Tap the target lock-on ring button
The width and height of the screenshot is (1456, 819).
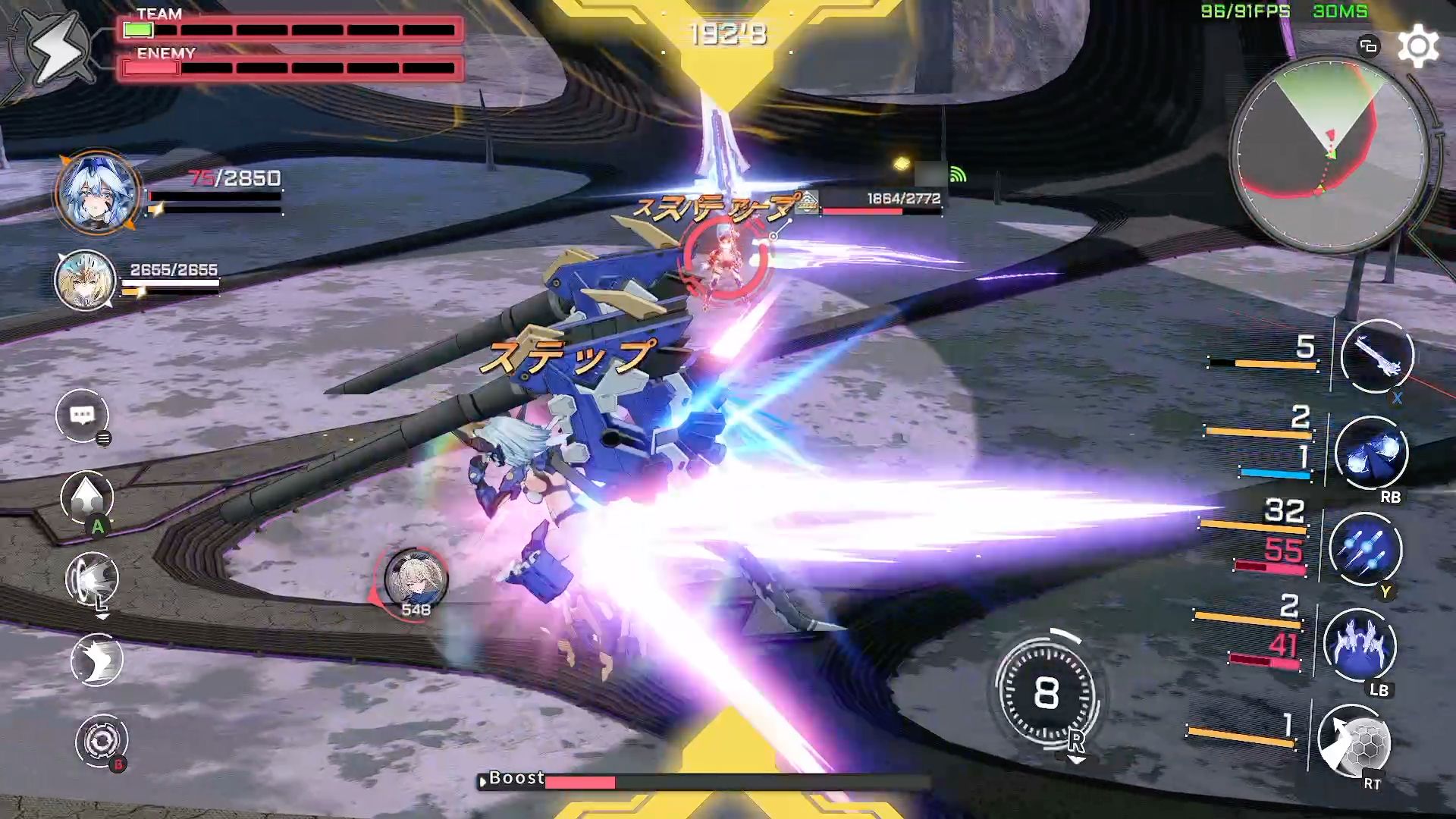click(x=101, y=740)
